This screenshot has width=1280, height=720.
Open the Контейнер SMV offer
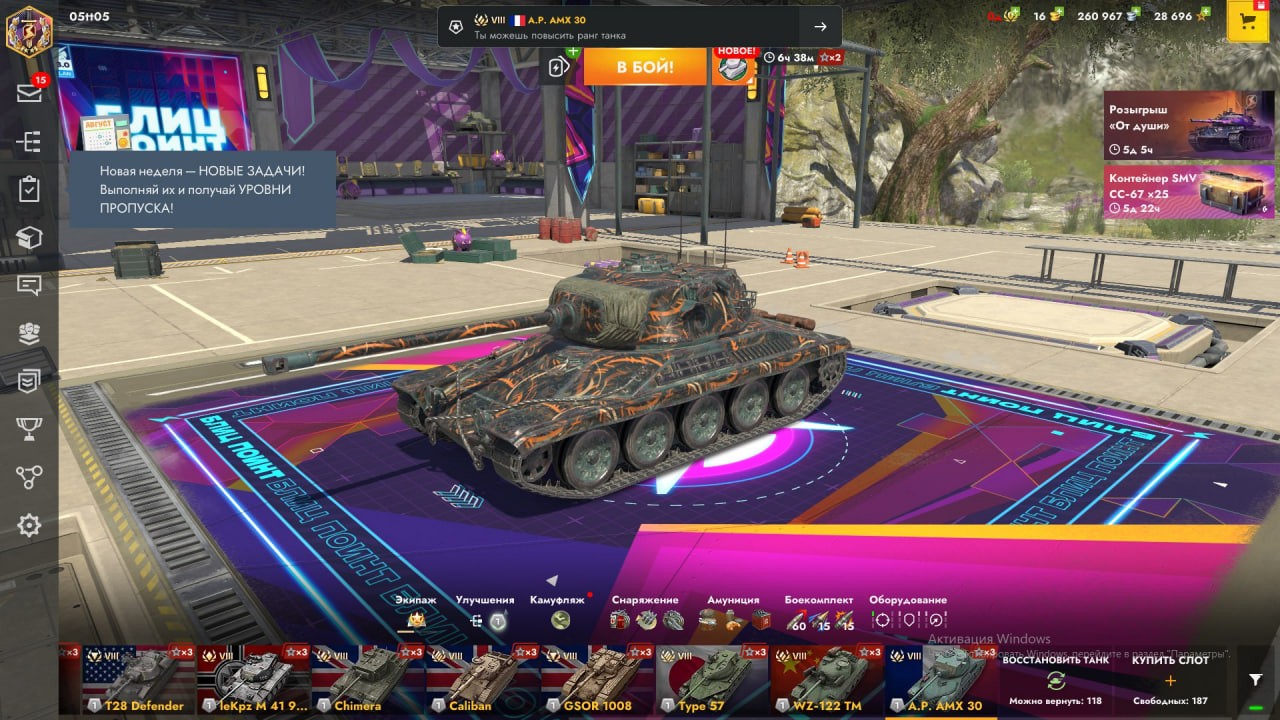coord(1189,191)
